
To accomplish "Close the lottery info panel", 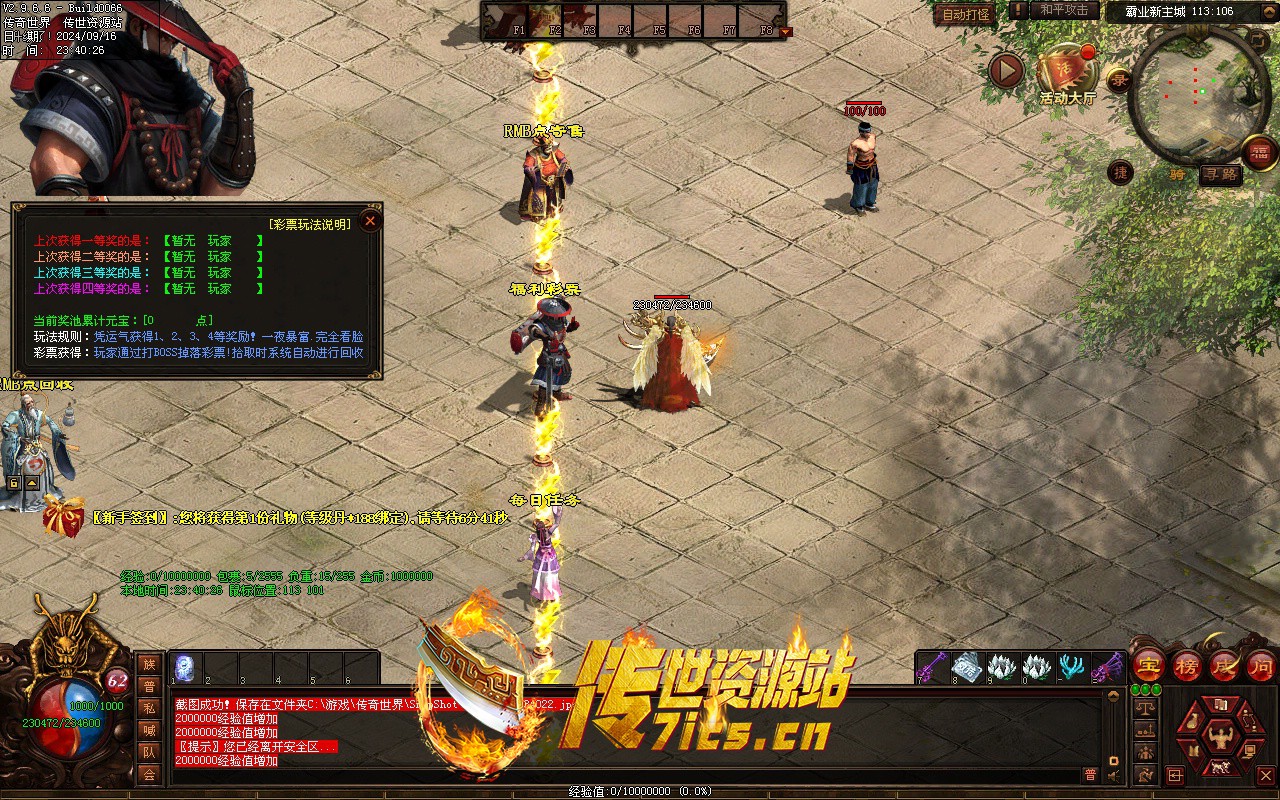I will 370,220.
